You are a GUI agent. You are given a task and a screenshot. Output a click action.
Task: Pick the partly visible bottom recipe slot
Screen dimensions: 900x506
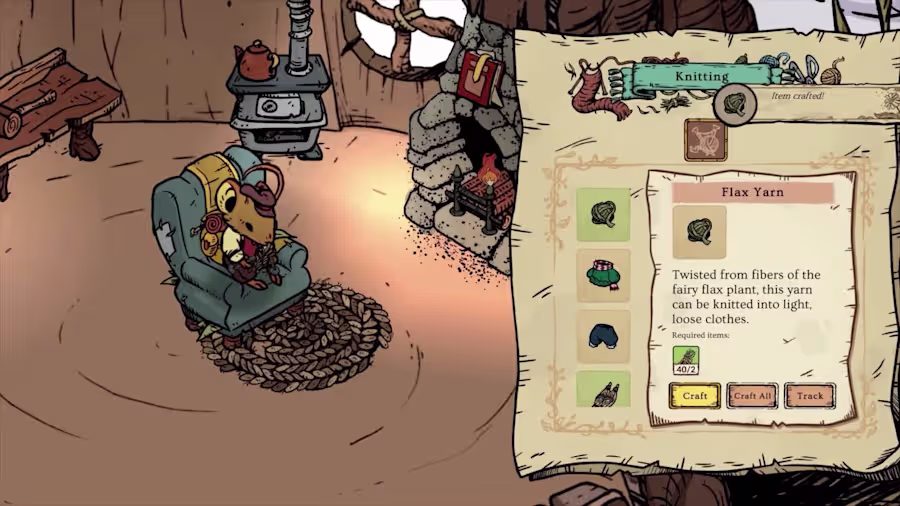tap(603, 390)
